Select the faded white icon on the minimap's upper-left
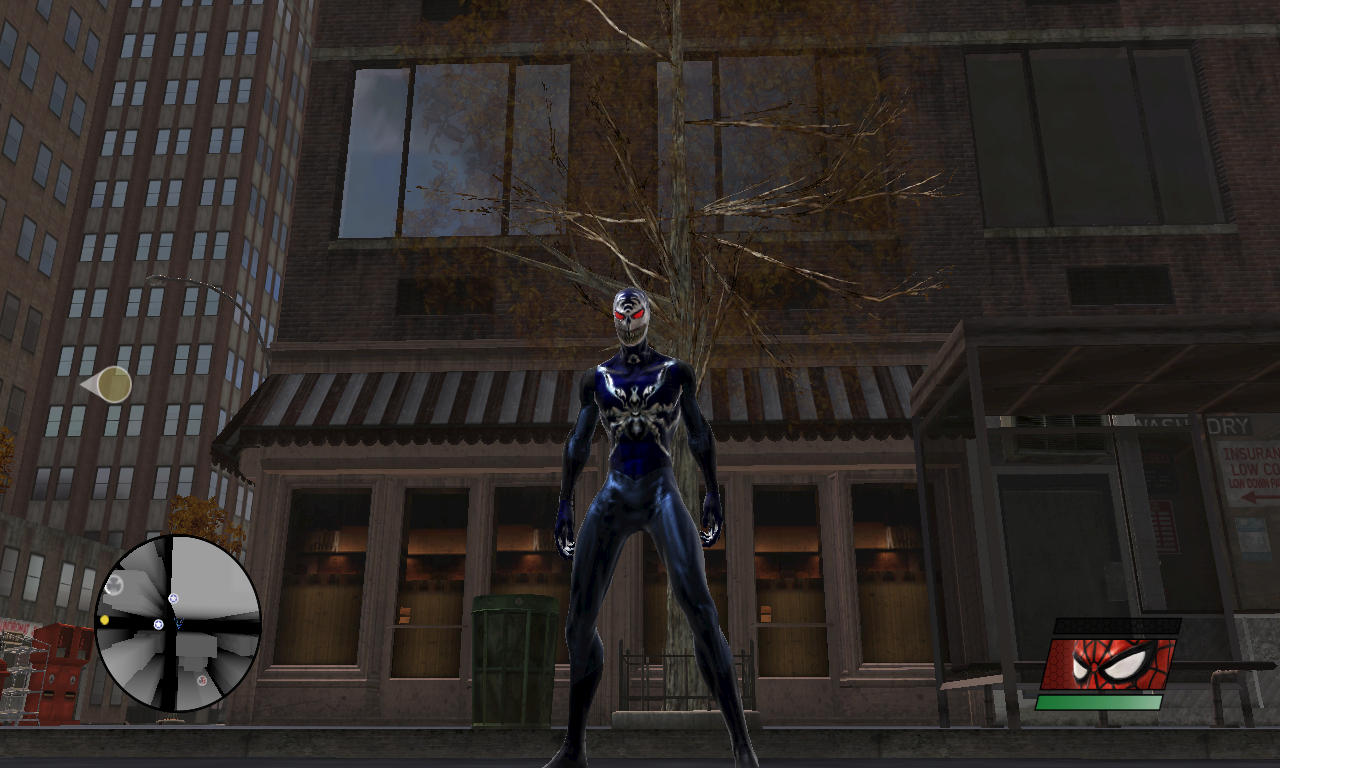Screen dimensions: 1360x768 [x=114, y=584]
